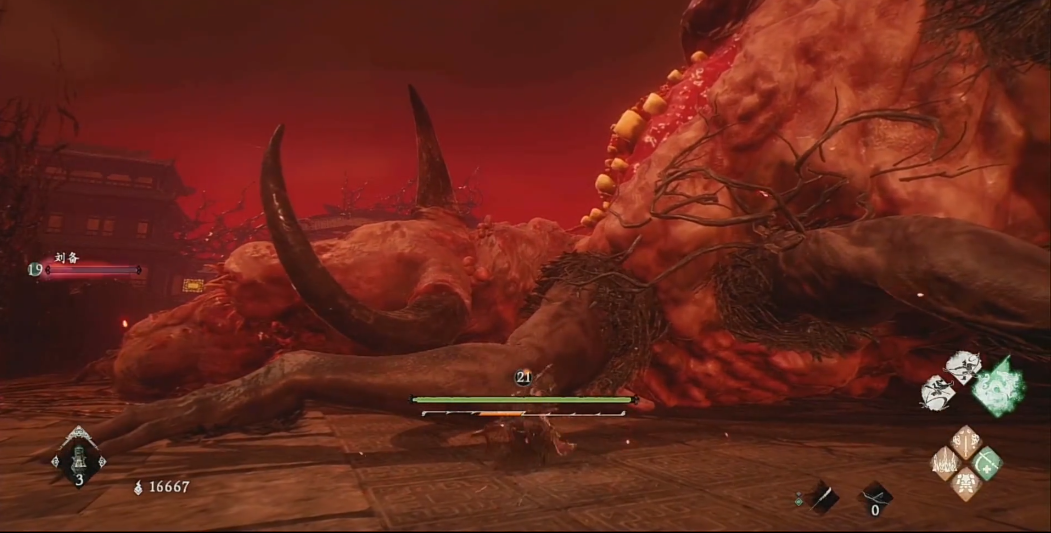Image resolution: width=1051 pixels, height=533 pixels.
Task: Select the melee weapon slot
Action: tap(824, 496)
